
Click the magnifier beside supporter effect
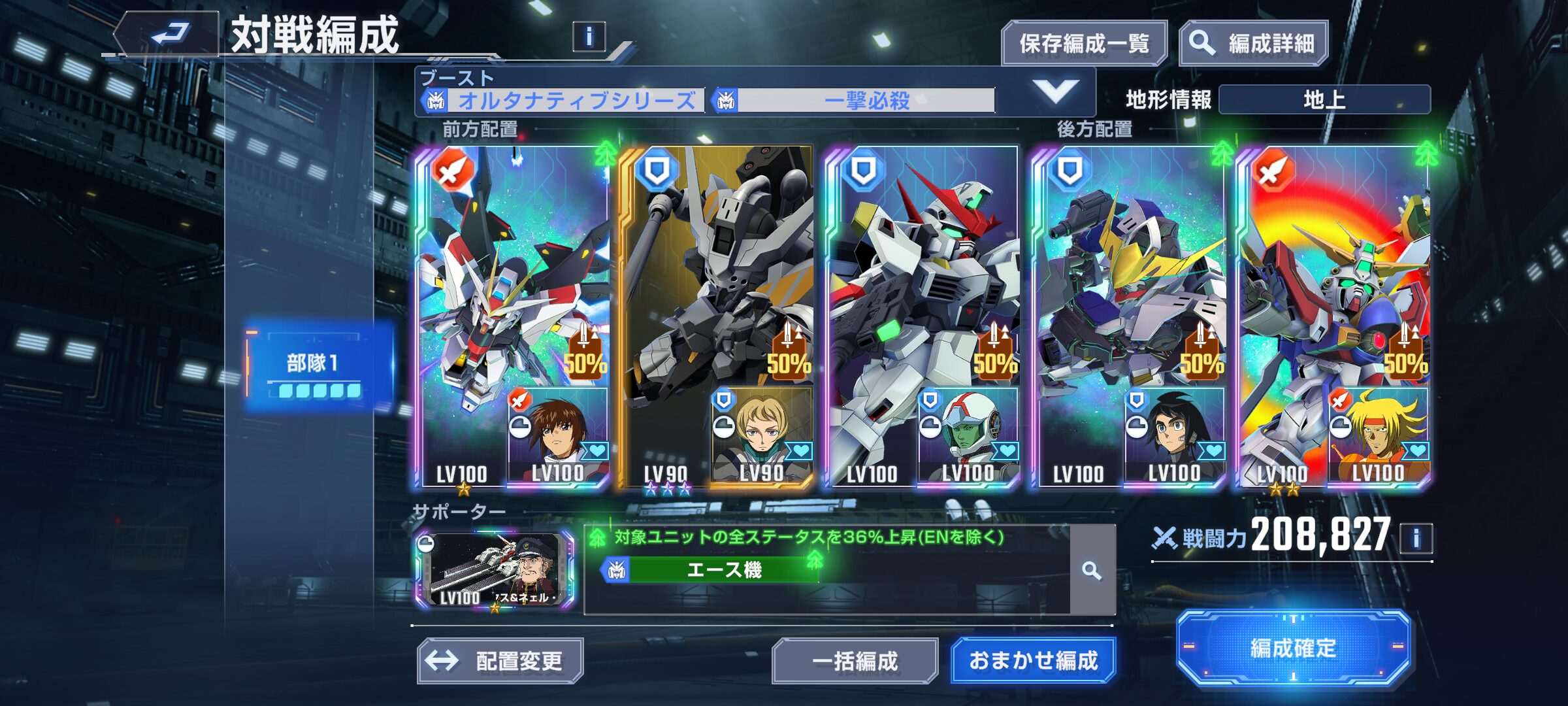point(1092,571)
